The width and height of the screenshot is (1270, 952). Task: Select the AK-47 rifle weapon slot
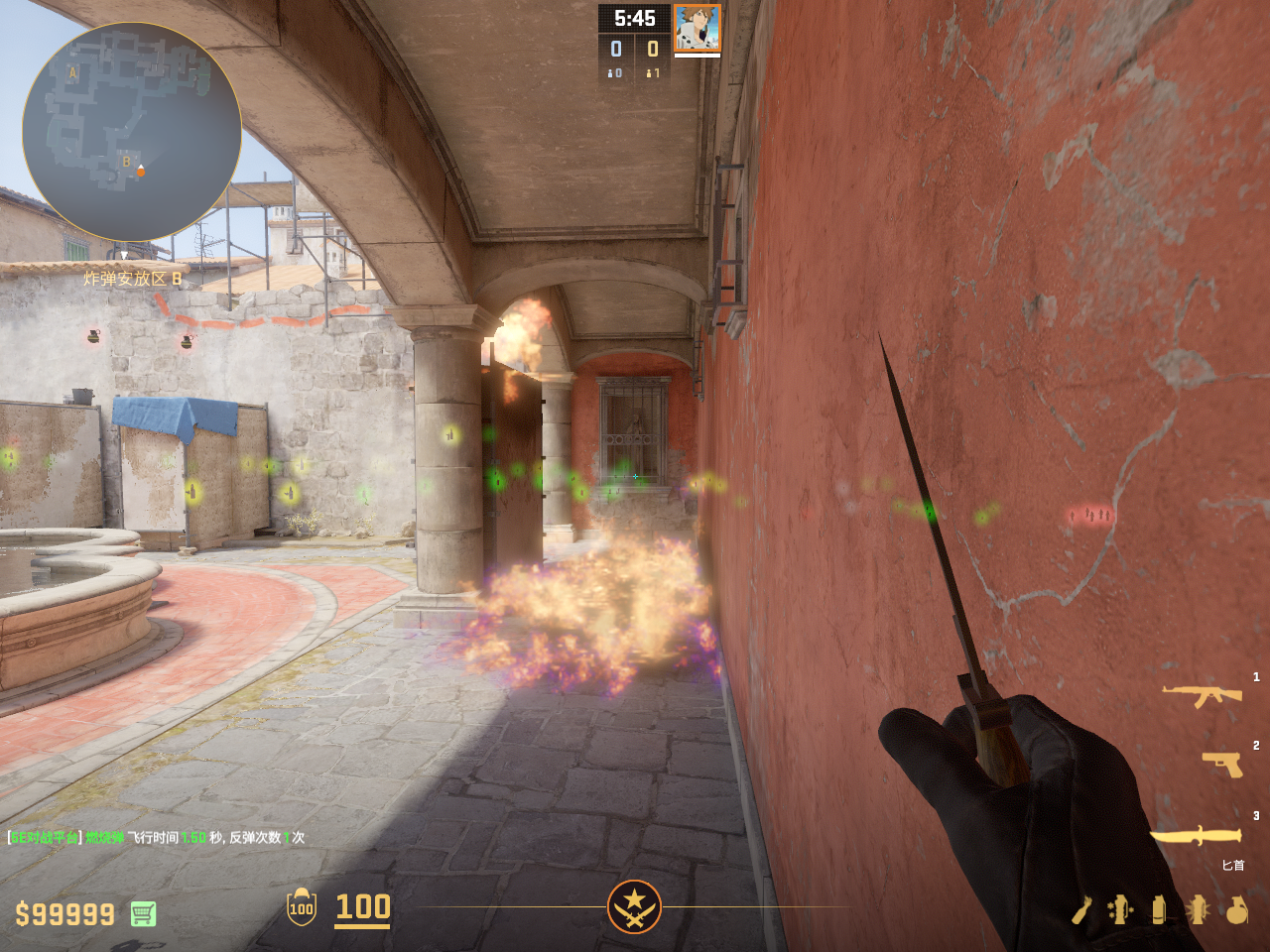point(1202,695)
